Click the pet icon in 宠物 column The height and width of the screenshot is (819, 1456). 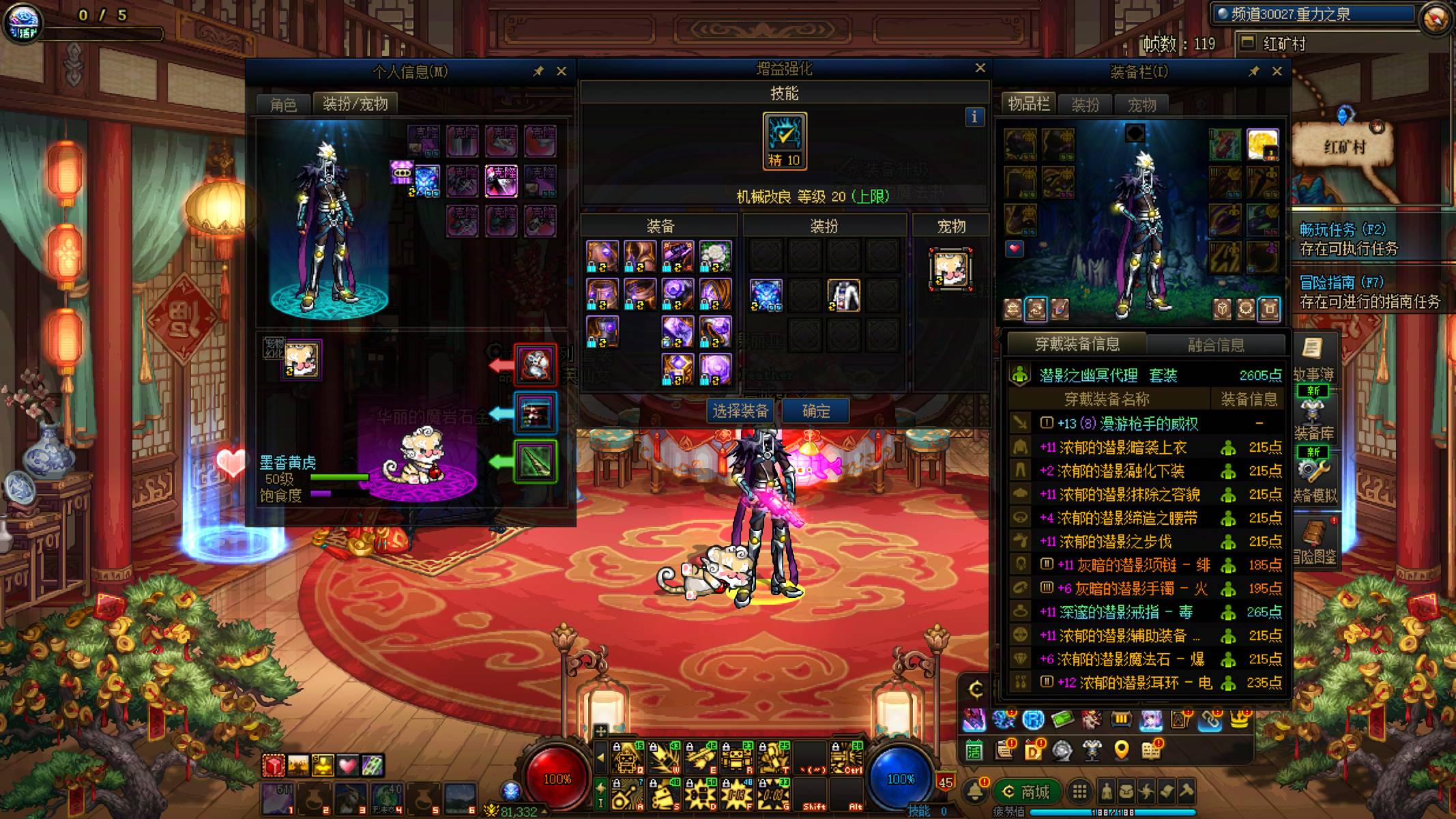[x=950, y=269]
